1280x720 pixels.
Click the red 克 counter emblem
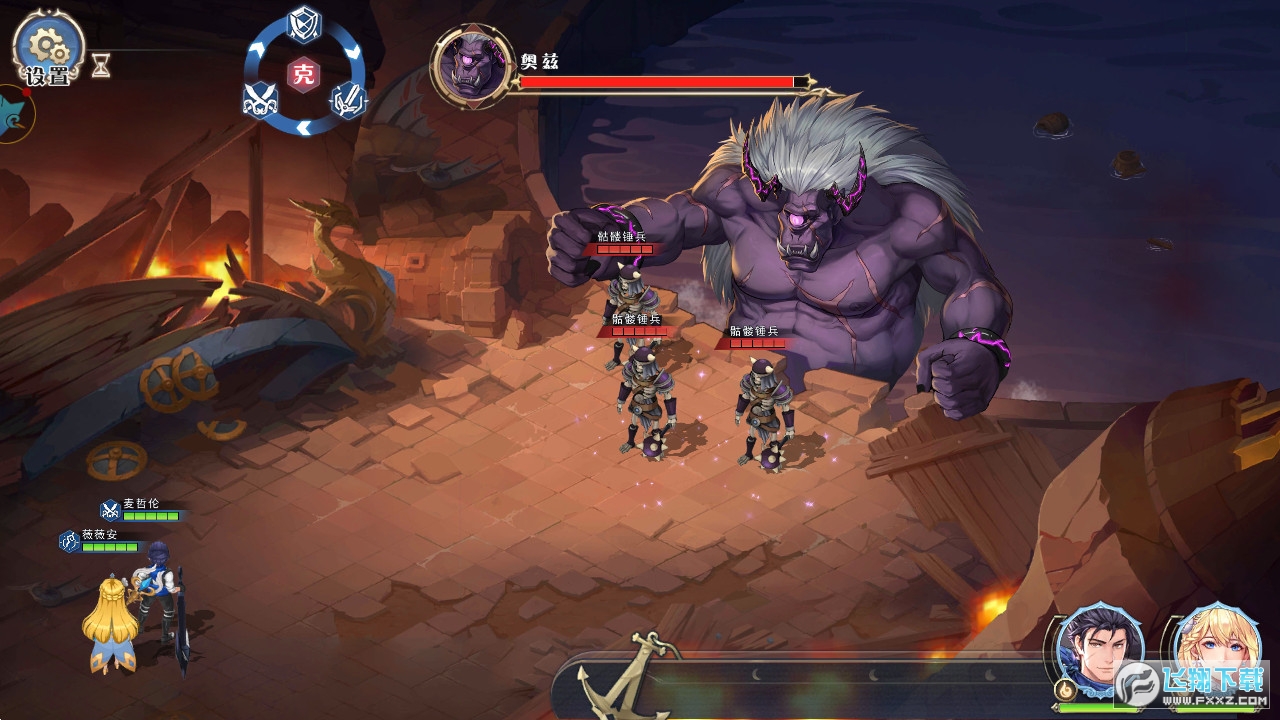coord(303,74)
